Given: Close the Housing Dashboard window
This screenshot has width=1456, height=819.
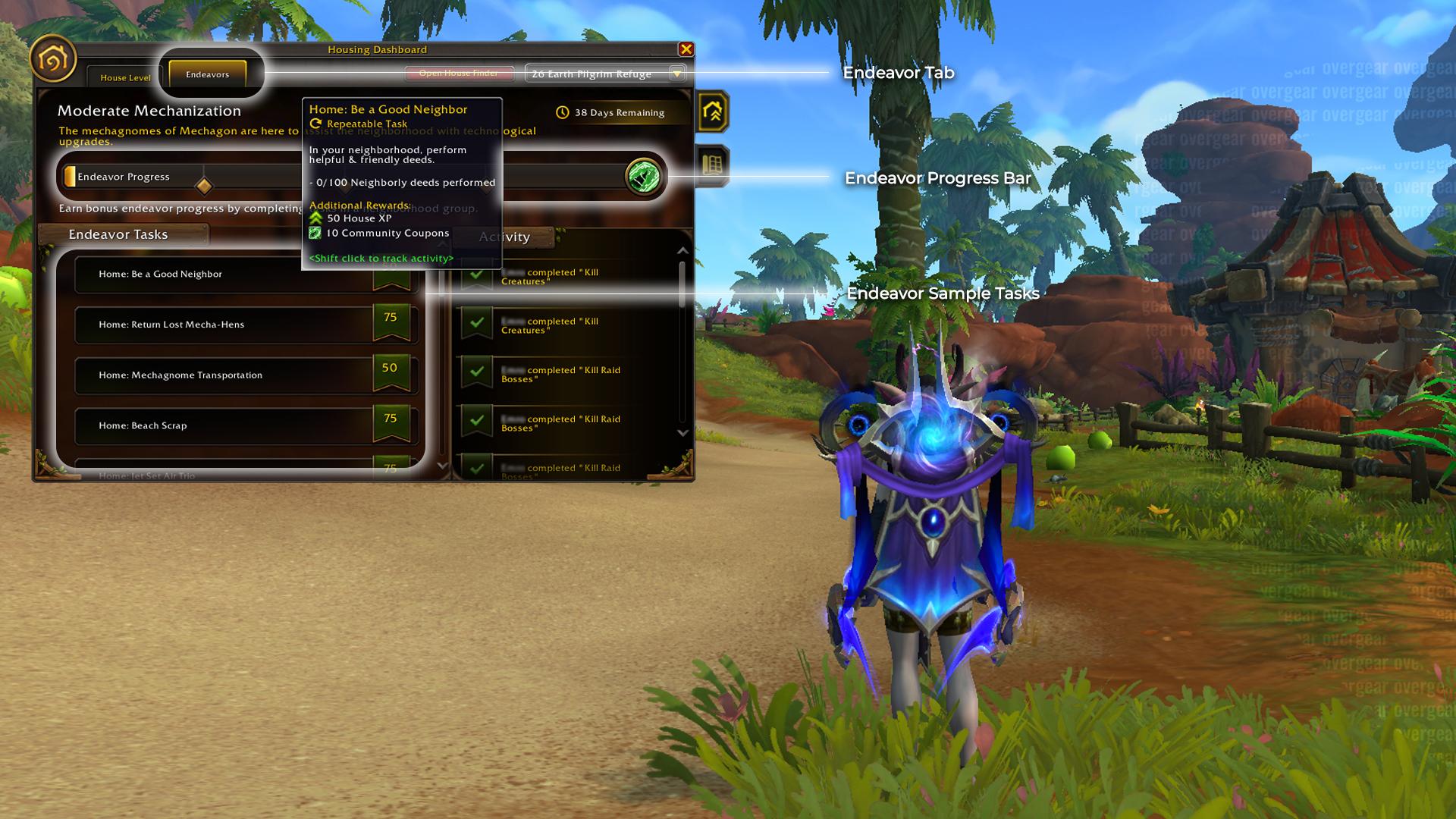Looking at the screenshot, I should [686, 49].
